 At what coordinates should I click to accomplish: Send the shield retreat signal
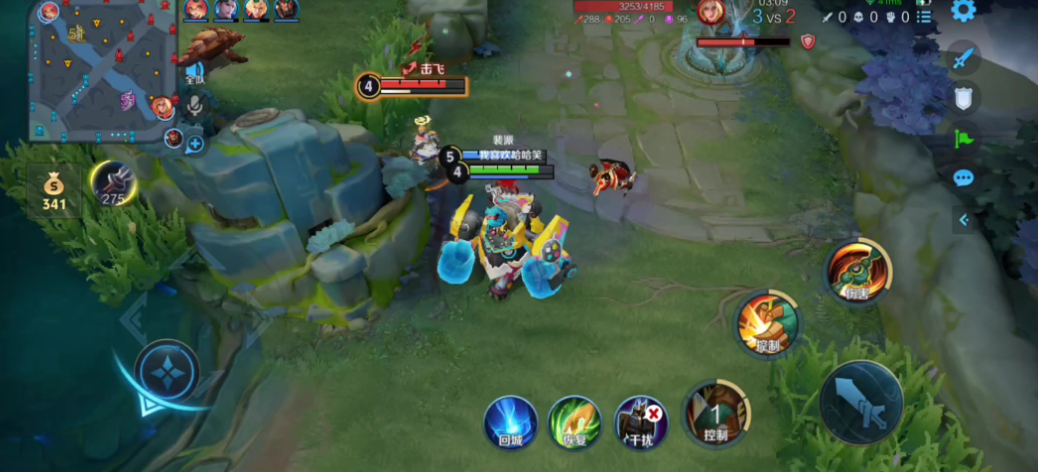(x=963, y=97)
